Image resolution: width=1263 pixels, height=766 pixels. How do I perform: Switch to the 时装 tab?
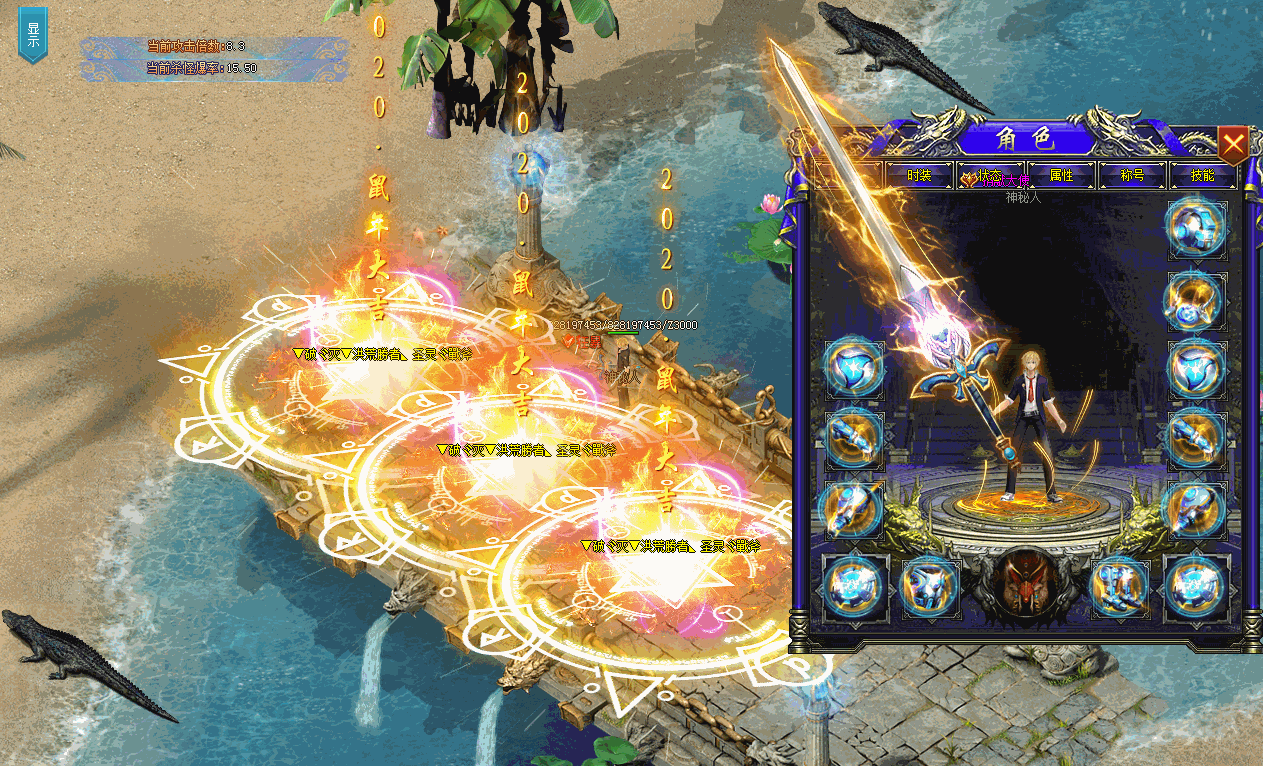pyautogui.click(x=919, y=176)
